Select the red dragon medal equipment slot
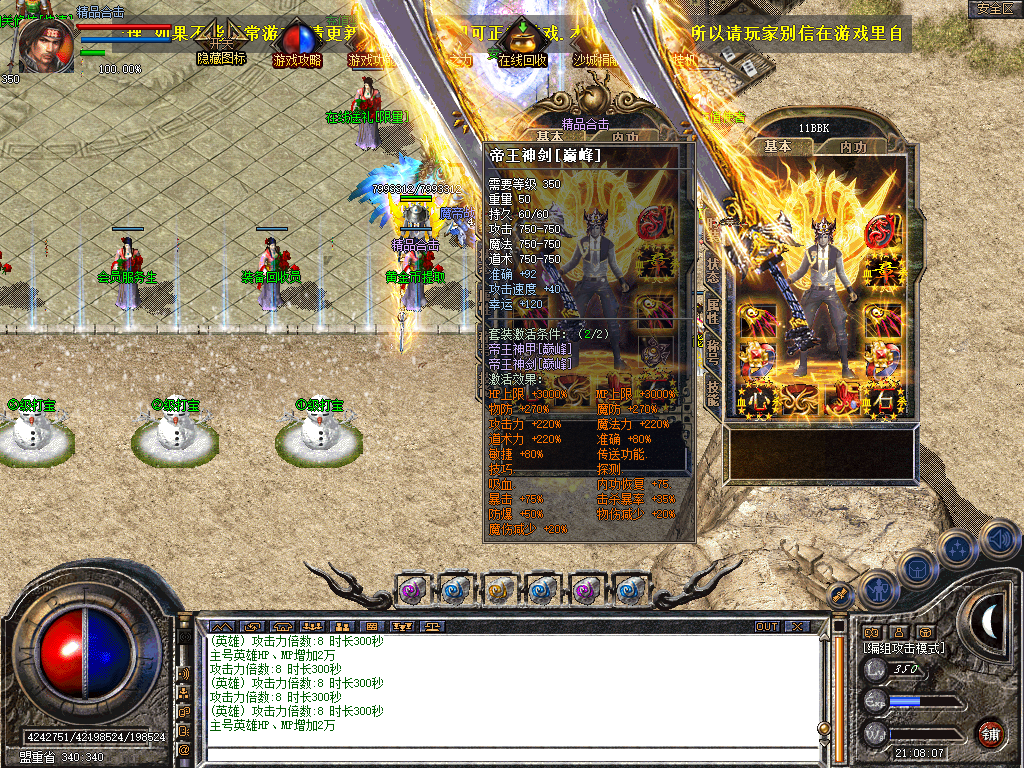This screenshot has height=768, width=1024. point(879,231)
